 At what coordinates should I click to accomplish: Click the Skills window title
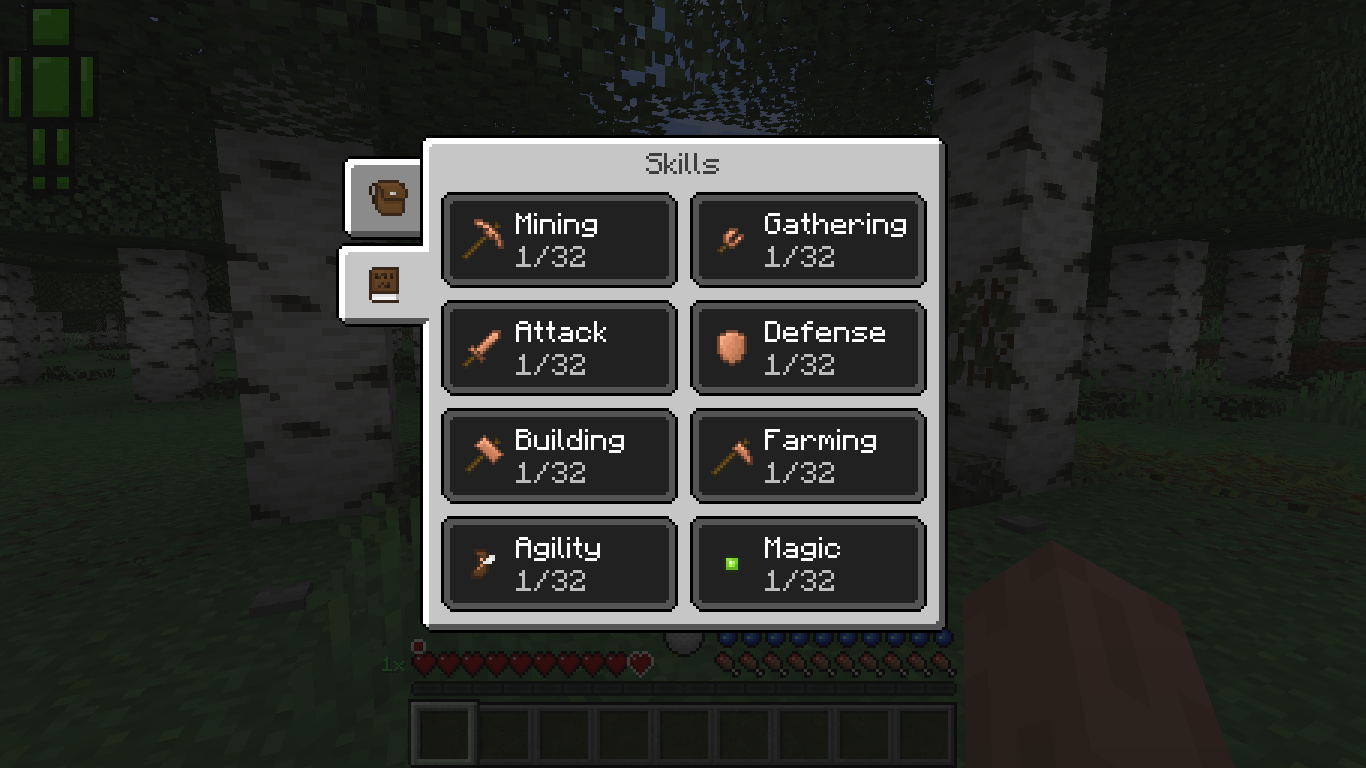[x=683, y=163]
